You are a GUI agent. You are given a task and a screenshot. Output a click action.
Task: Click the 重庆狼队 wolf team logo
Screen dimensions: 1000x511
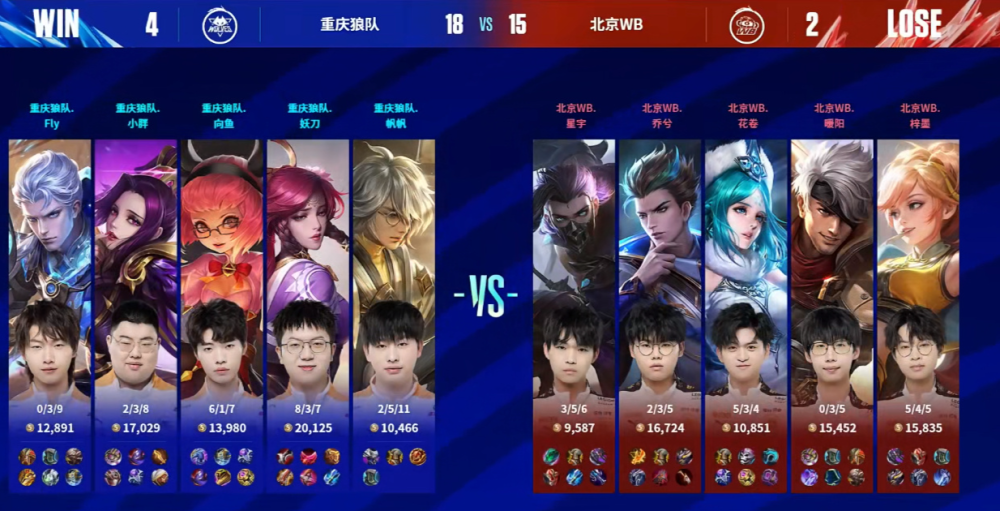(219, 24)
